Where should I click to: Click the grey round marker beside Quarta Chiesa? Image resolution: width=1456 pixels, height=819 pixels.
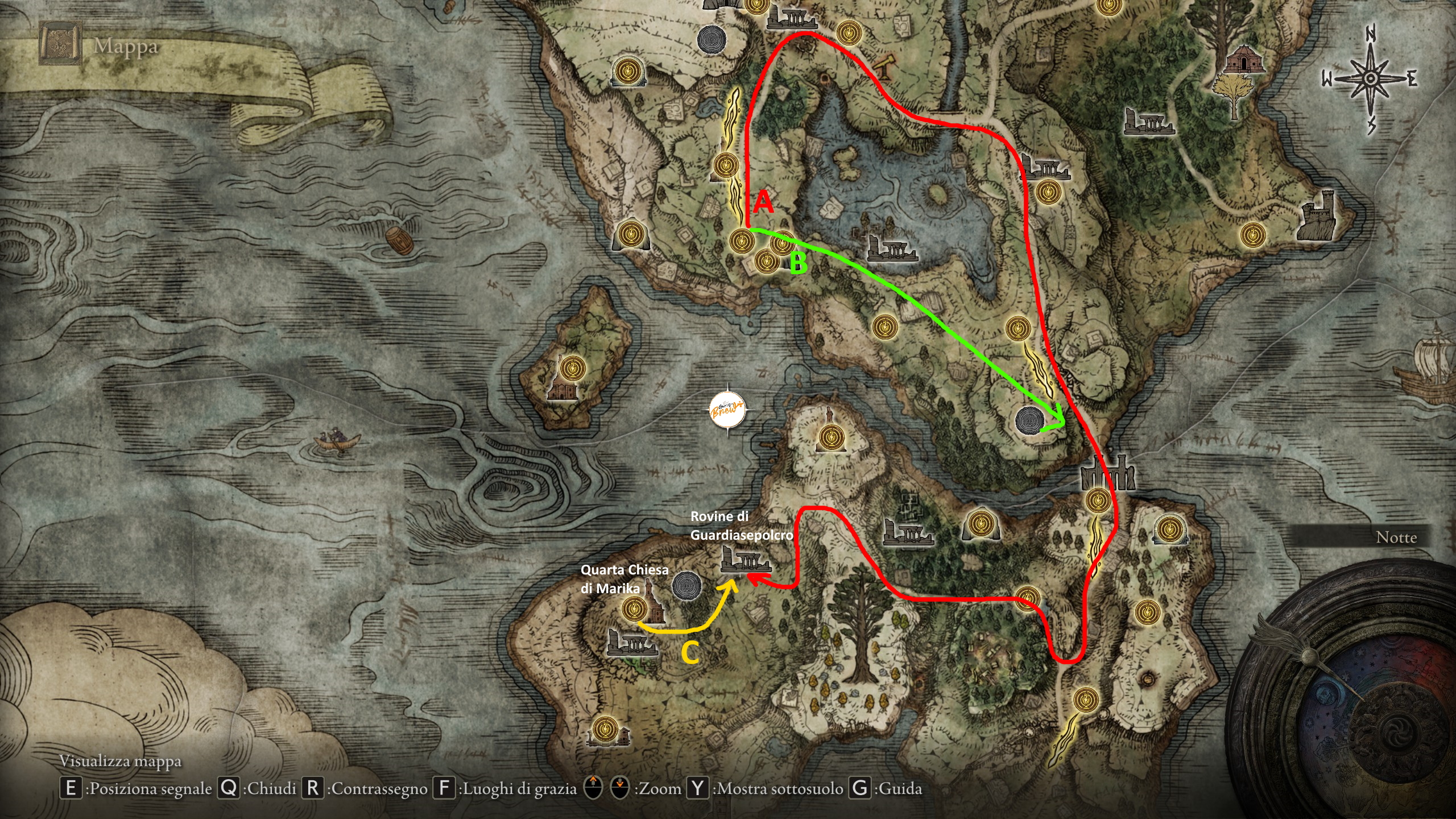(x=686, y=586)
